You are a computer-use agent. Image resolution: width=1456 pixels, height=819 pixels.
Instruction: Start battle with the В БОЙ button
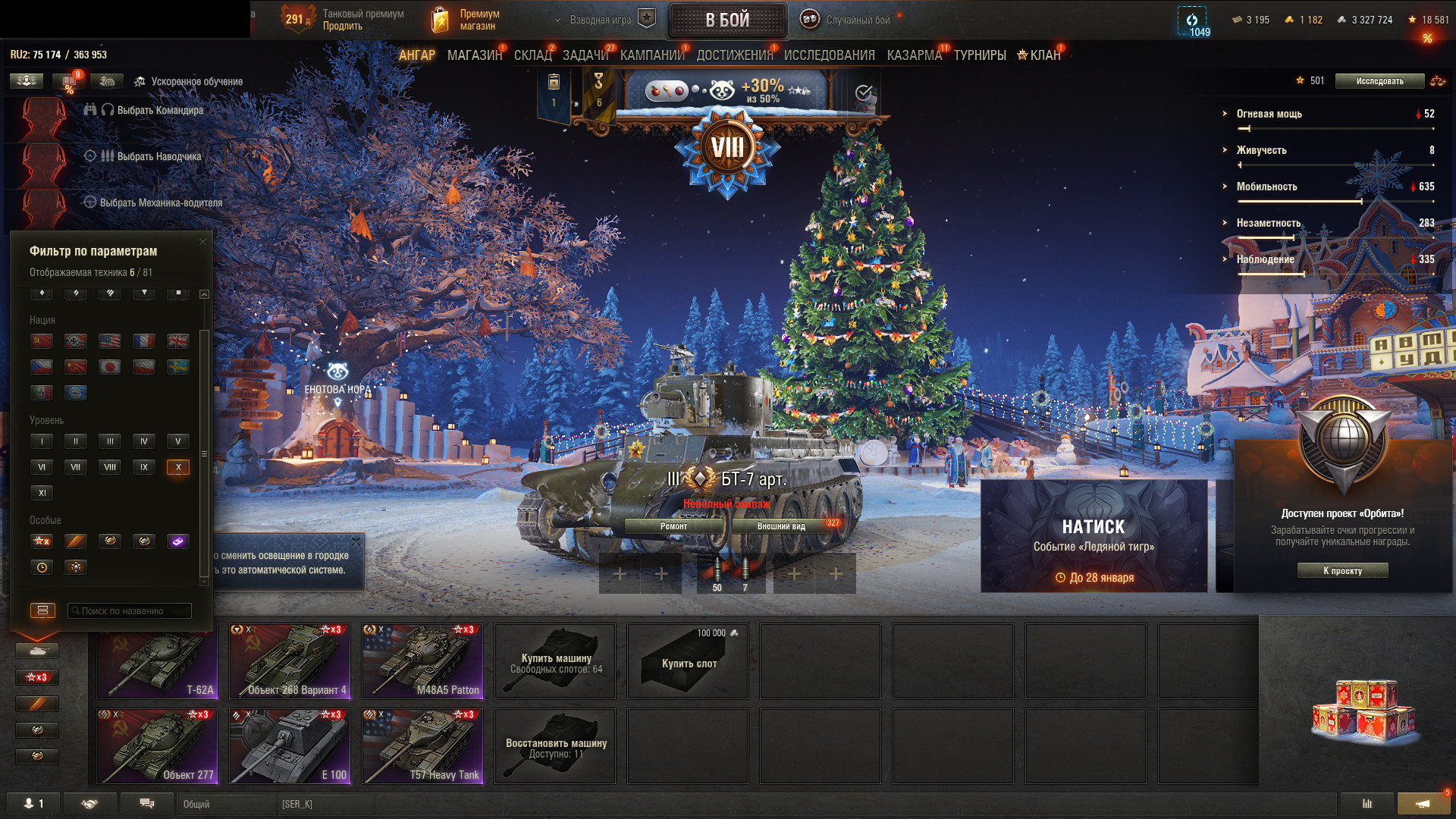[726, 20]
